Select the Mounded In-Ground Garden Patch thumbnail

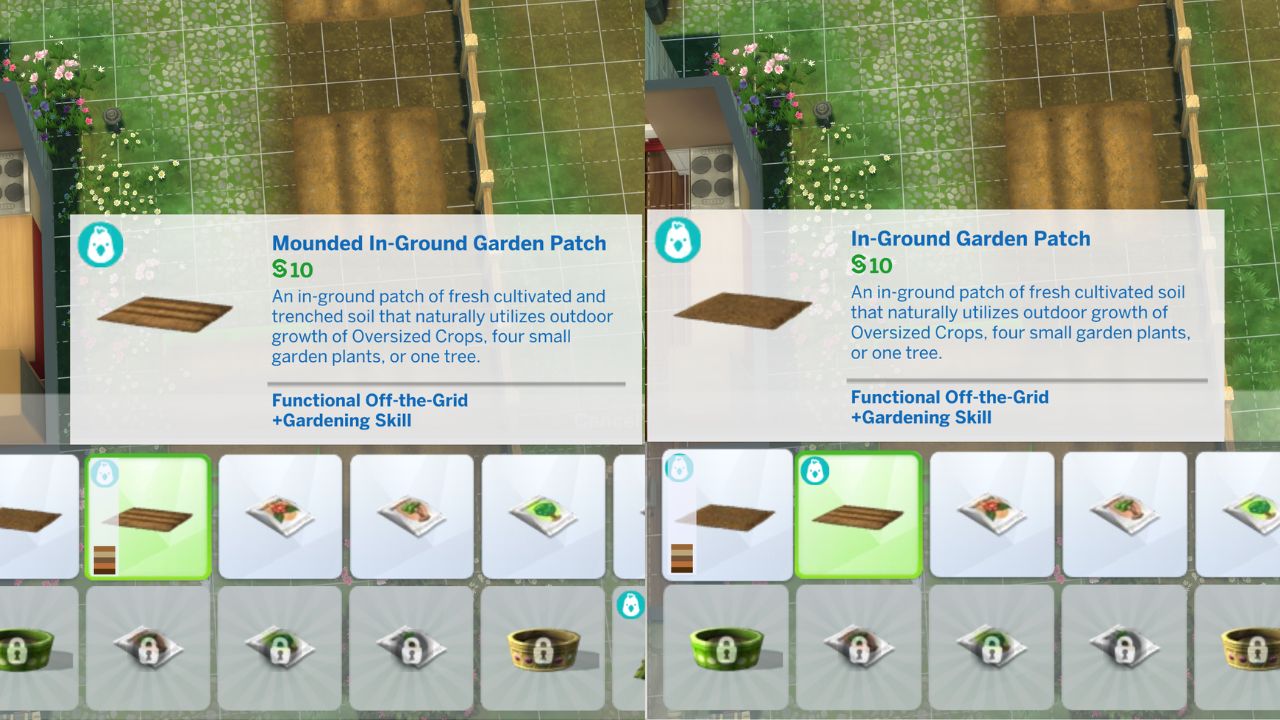coord(147,515)
